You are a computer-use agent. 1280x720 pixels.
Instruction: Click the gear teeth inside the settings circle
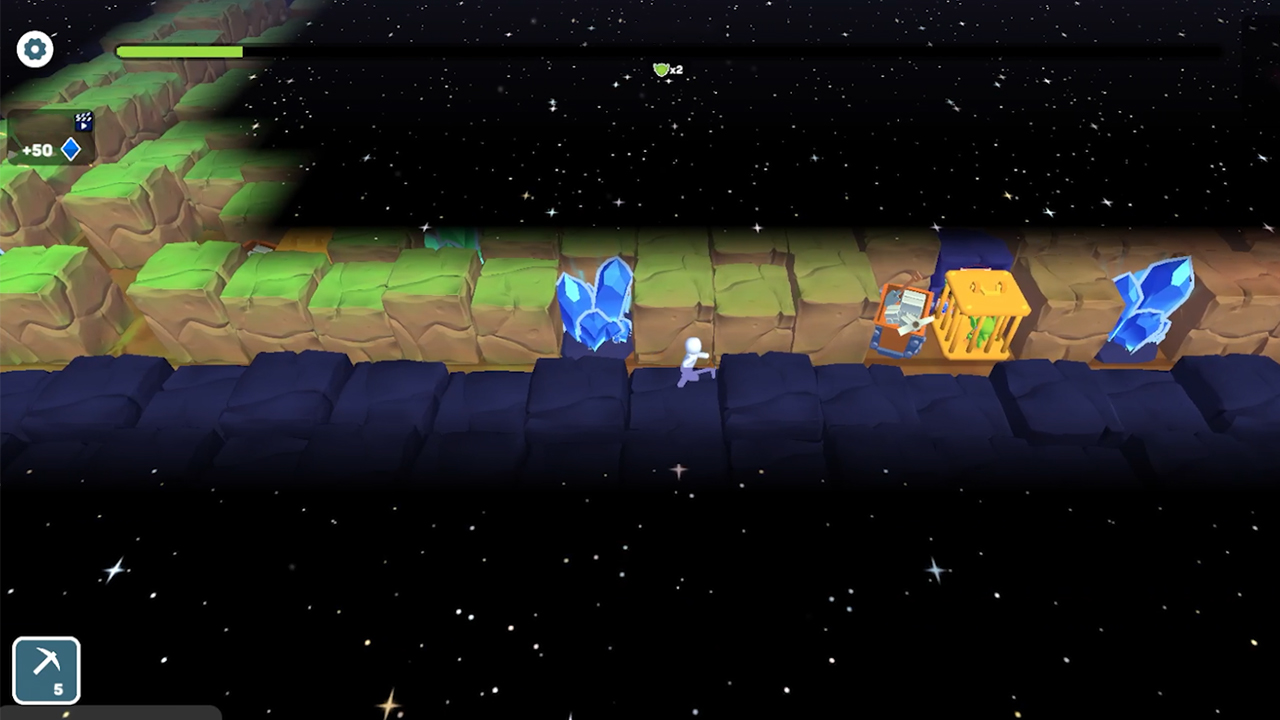35,48
